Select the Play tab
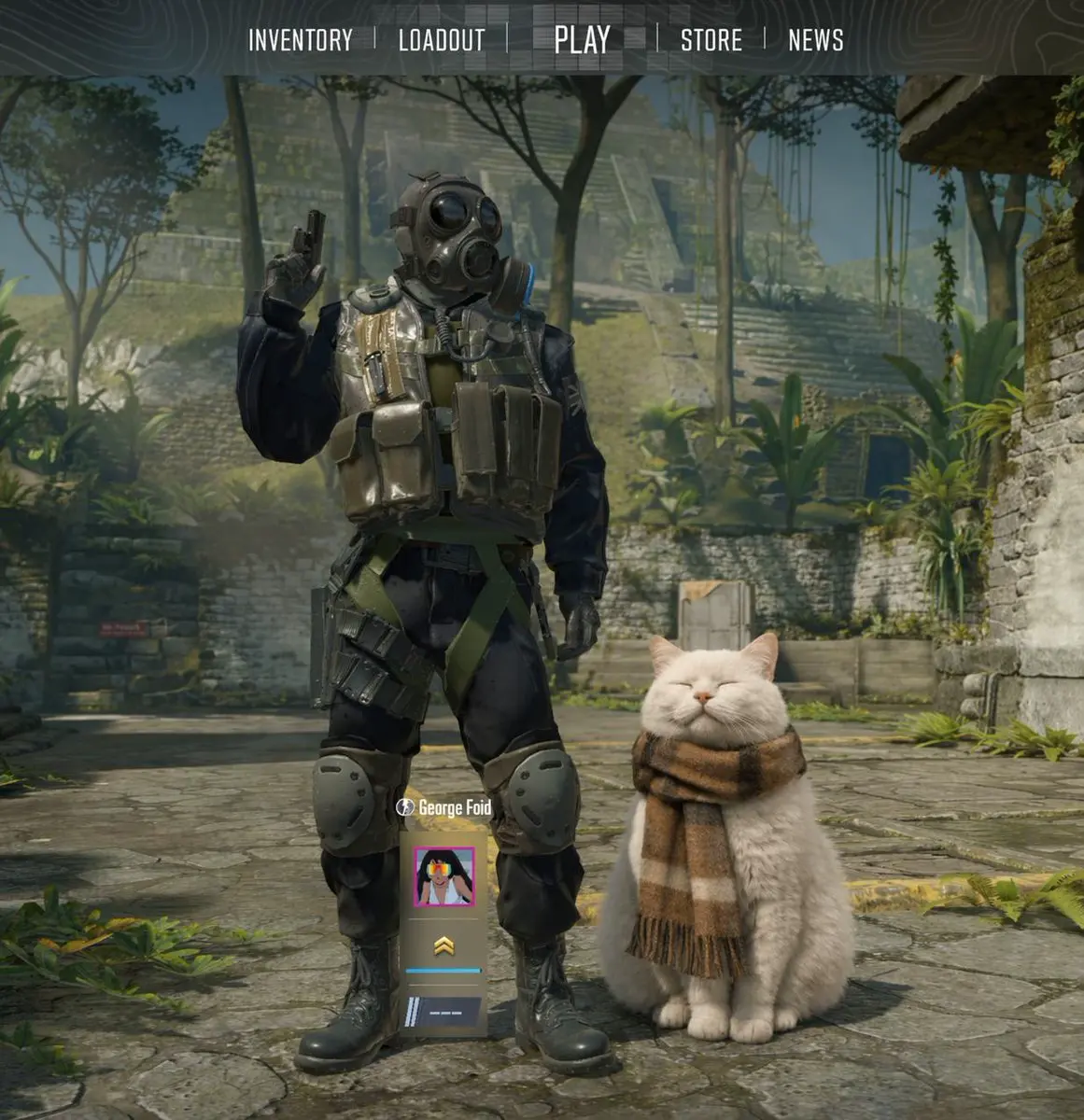This screenshot has height=1120, width=1084. point(582,40)
